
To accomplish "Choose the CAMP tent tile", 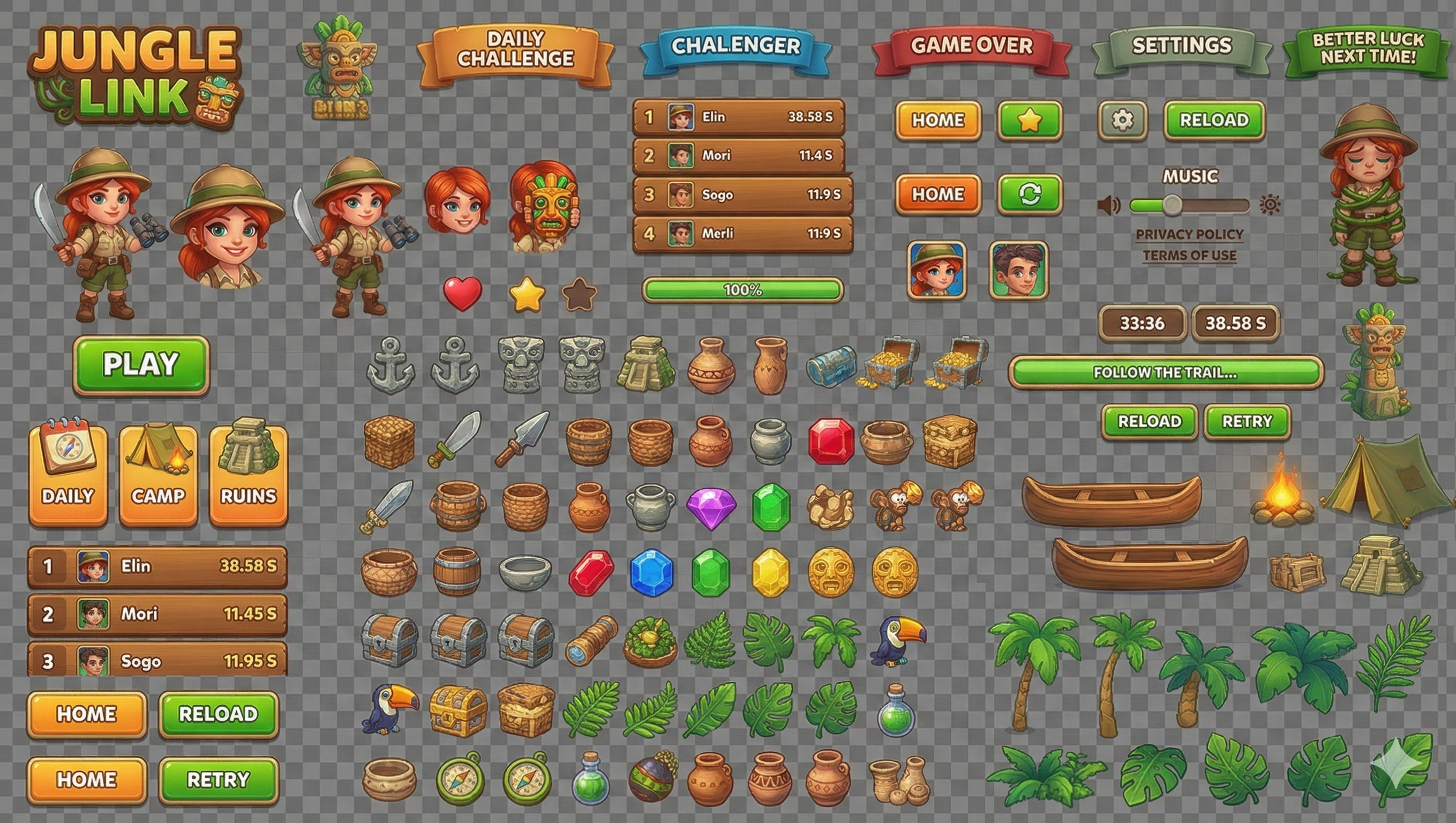I will tap(158, 476).
